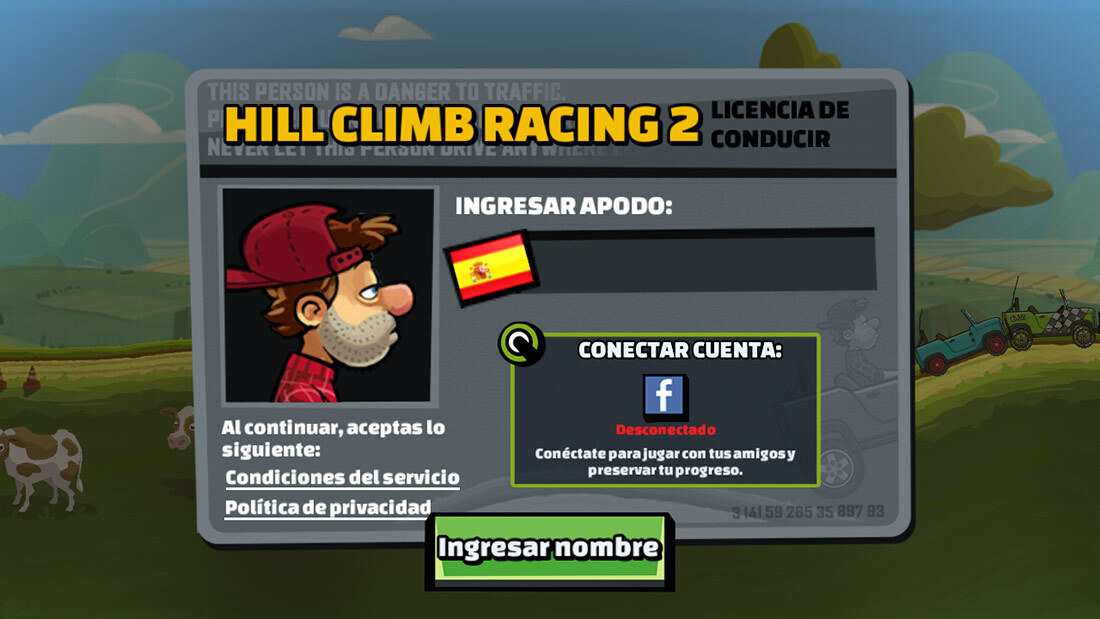Viewport: 1100px width, 619px height.
Task: Connect account with the Facebook icon
Action: point(664,394)
